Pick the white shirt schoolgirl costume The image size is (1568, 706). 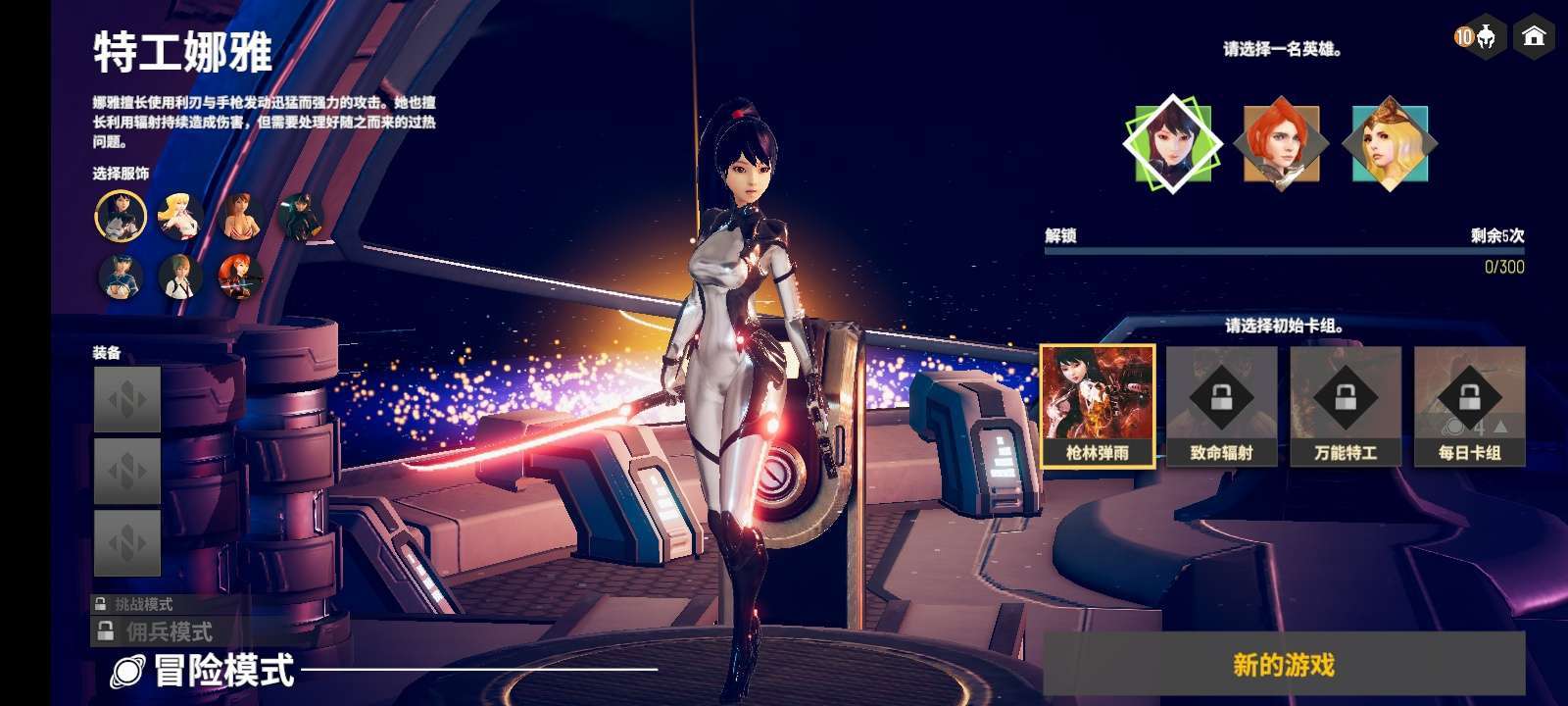[180, 277]
